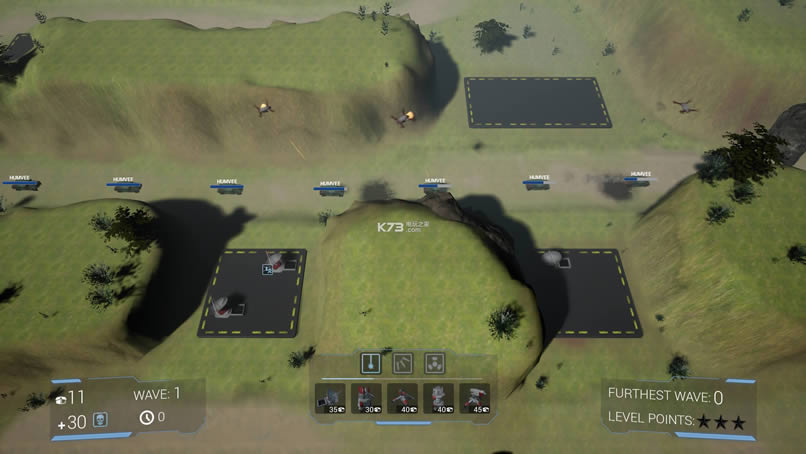Buy the tower costing 35 credits
This screenshot has height=454, width=806.
(330, 399)
